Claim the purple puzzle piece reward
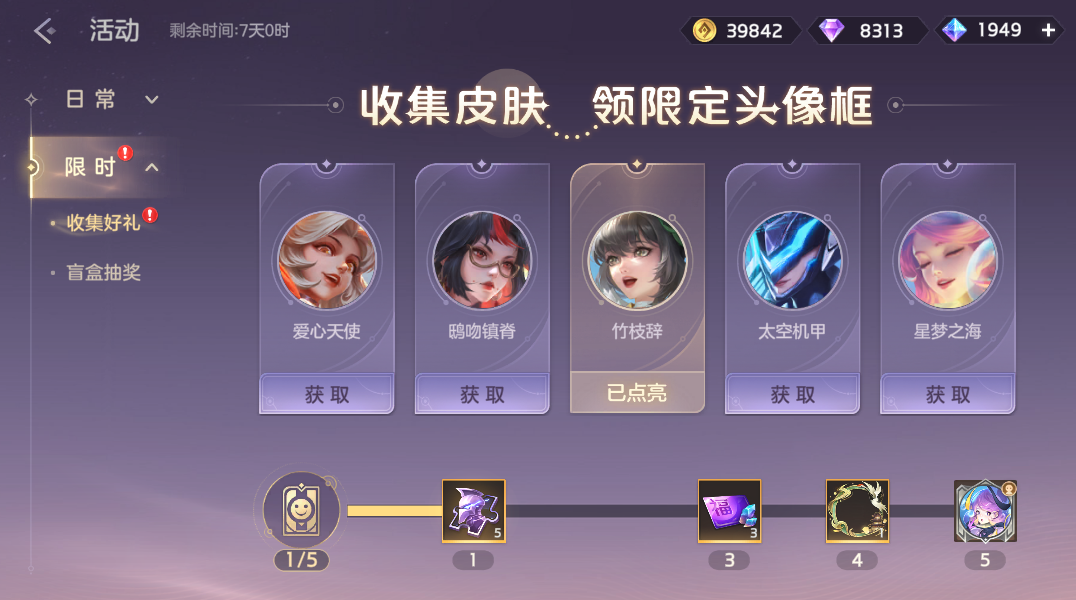 [x=474, y=511]
